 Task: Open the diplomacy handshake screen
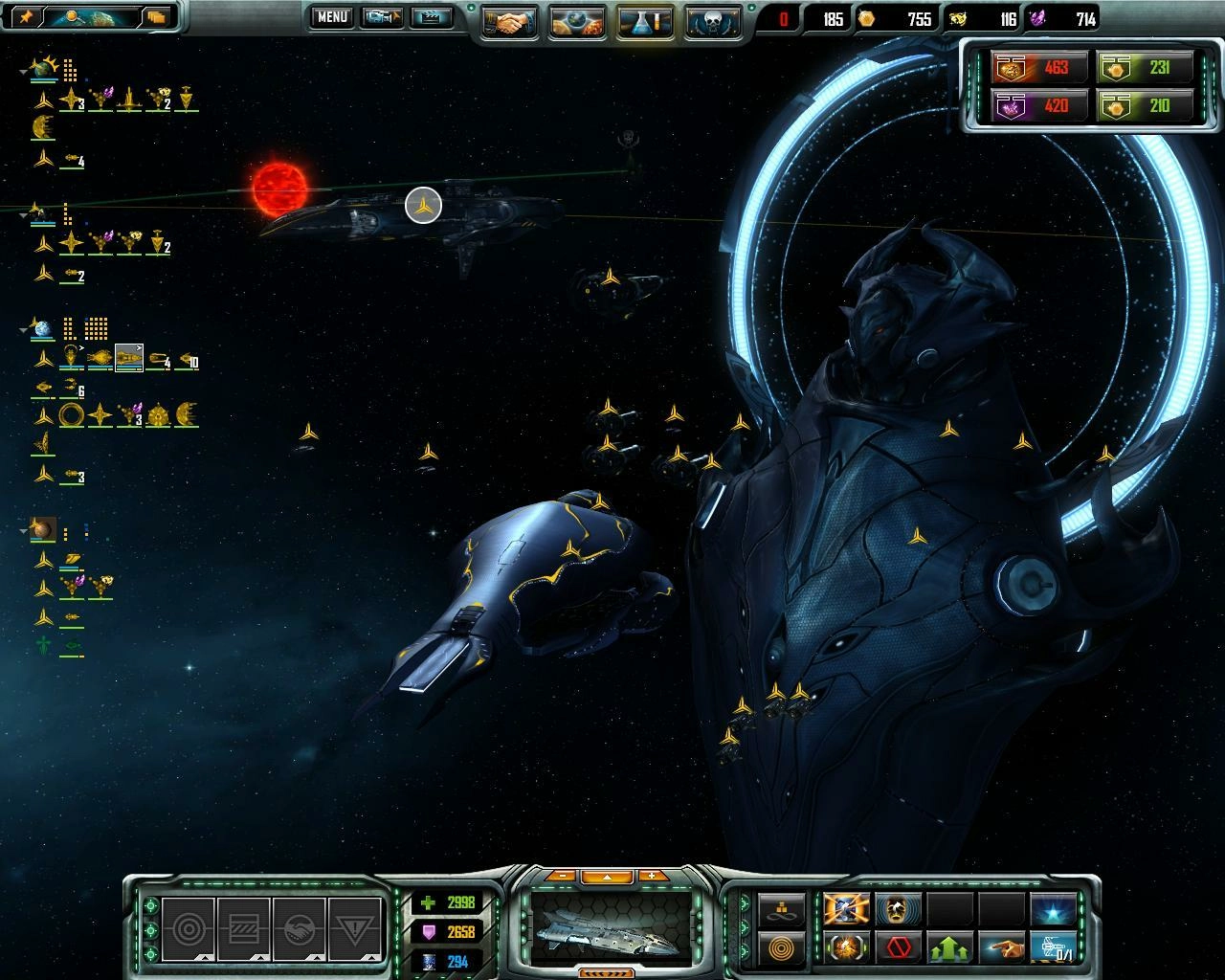(x=509, y=21)
